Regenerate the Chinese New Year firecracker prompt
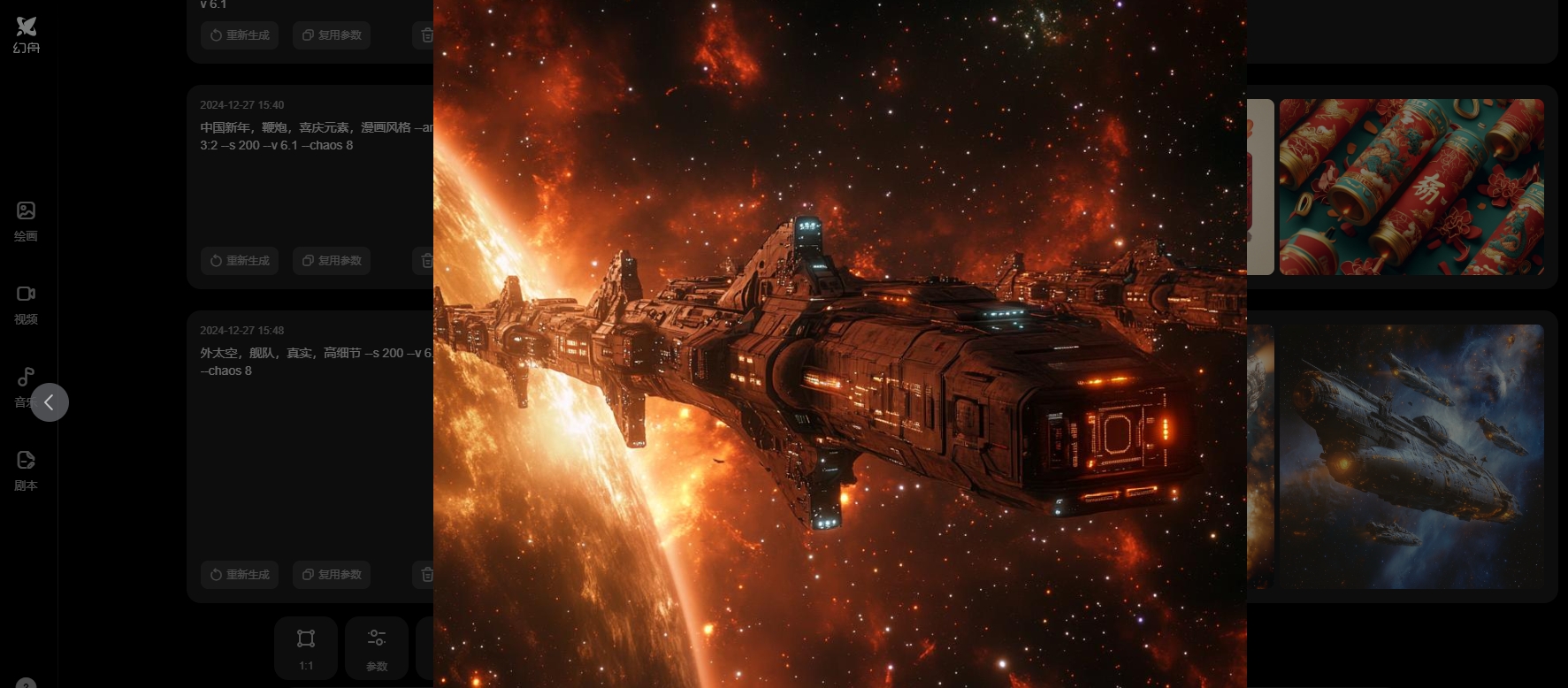Viewport: 1568px width, 688px height. pyautogui.click(x=240, y=261)
